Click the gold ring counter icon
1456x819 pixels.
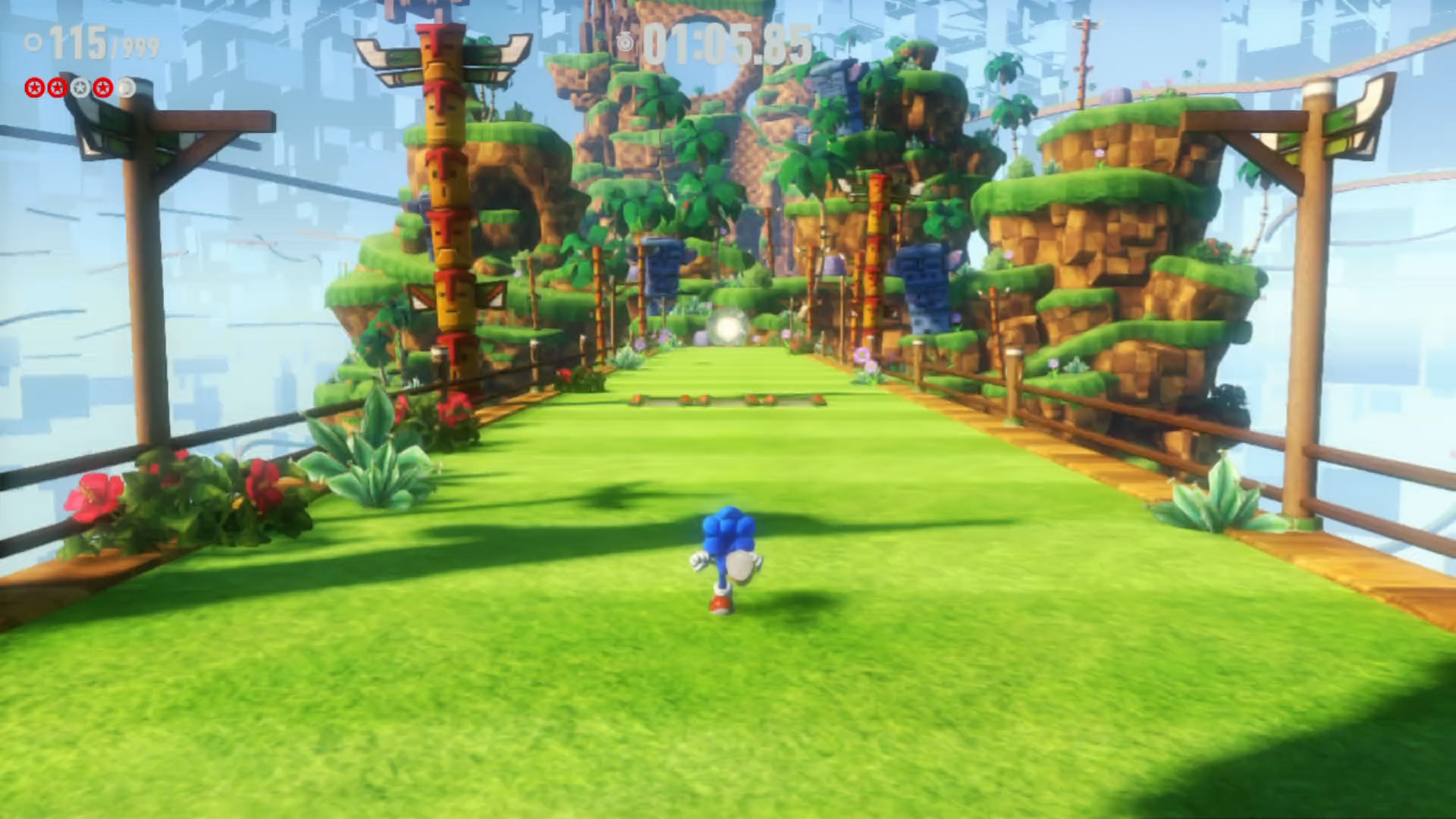click(x=33, y=42)
